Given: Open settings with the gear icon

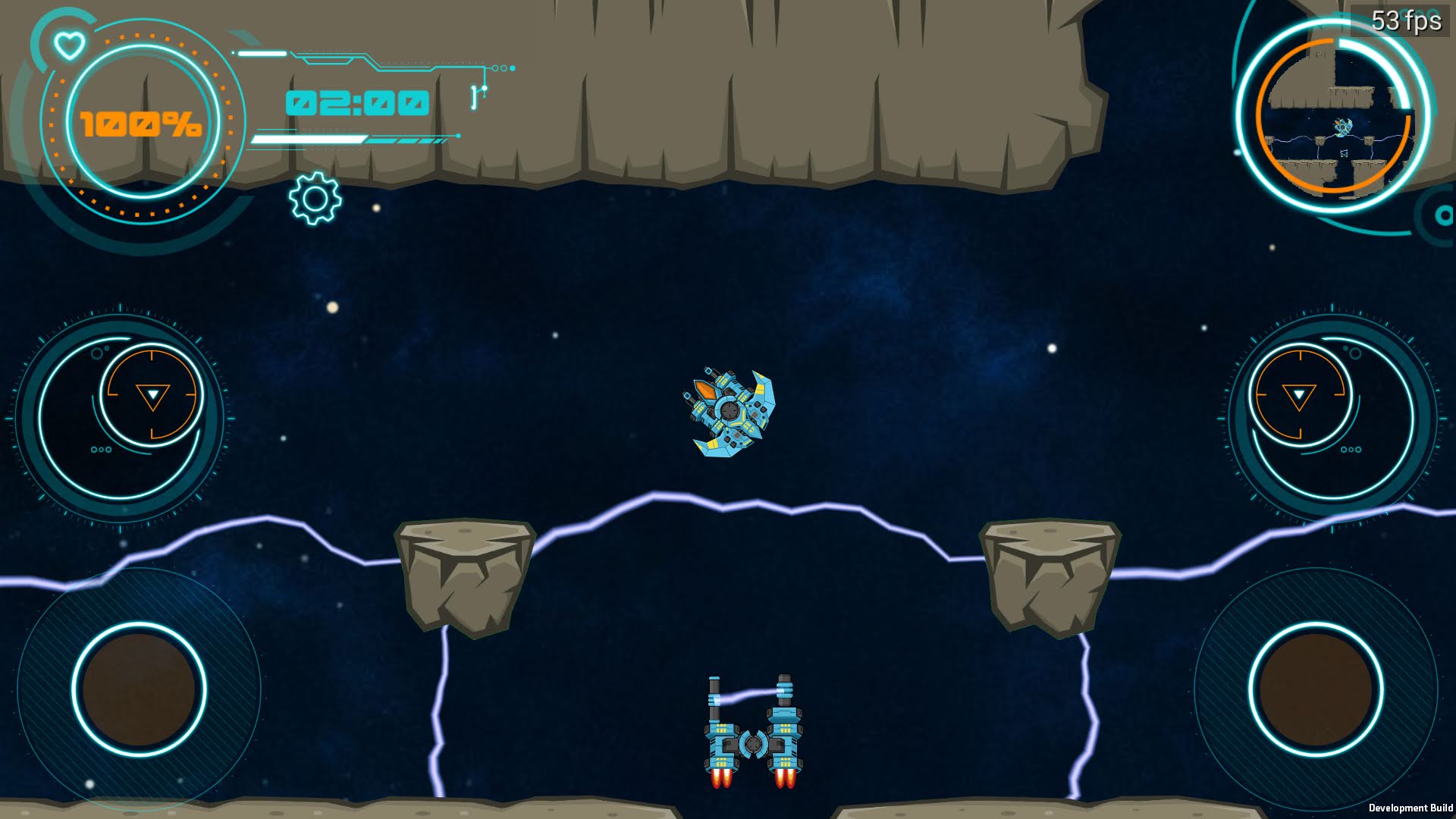Looking at the screenshot, I should (x=315, y=199).
